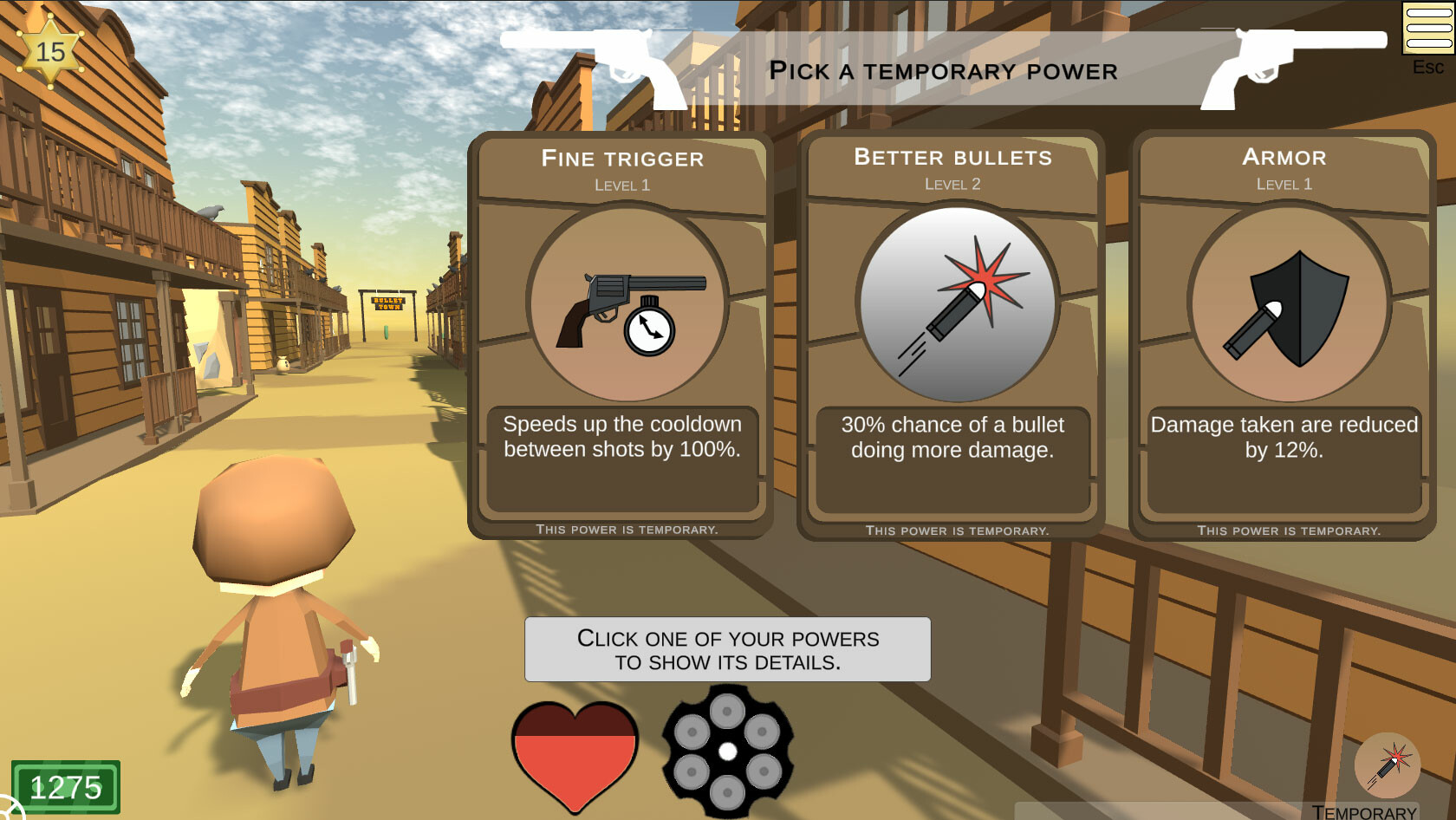Click the Level 2 label on Better Bullets
This screenshot has height=820, width=1456.
pos(952,184)
